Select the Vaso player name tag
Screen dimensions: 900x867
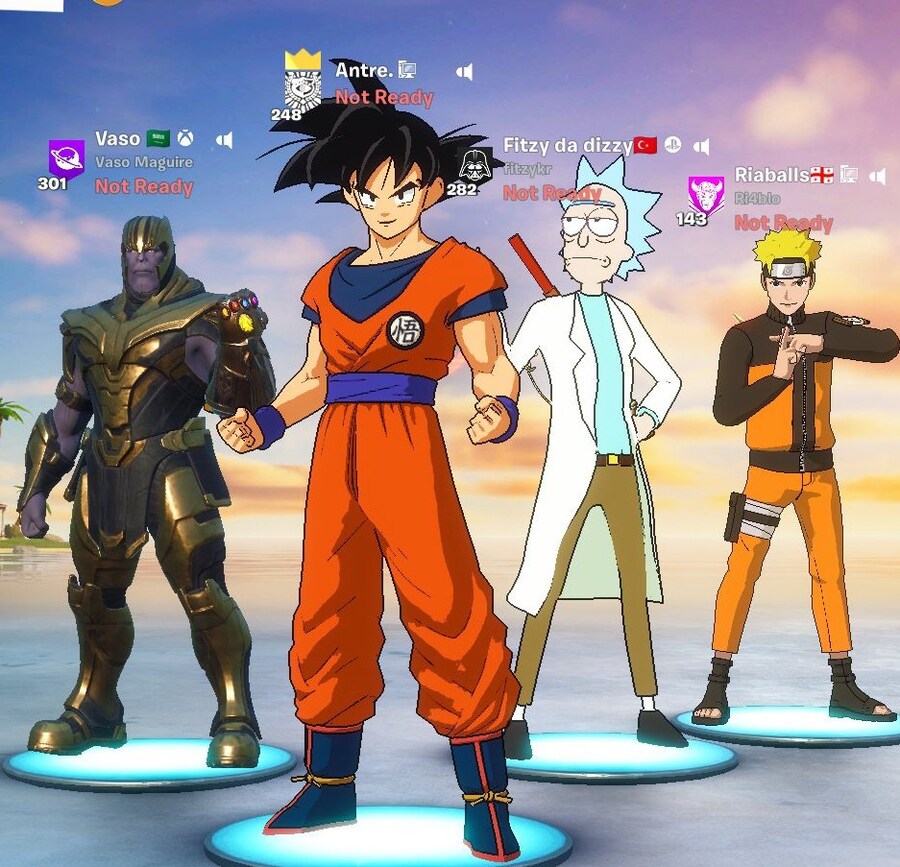click(x=118, y=138)
